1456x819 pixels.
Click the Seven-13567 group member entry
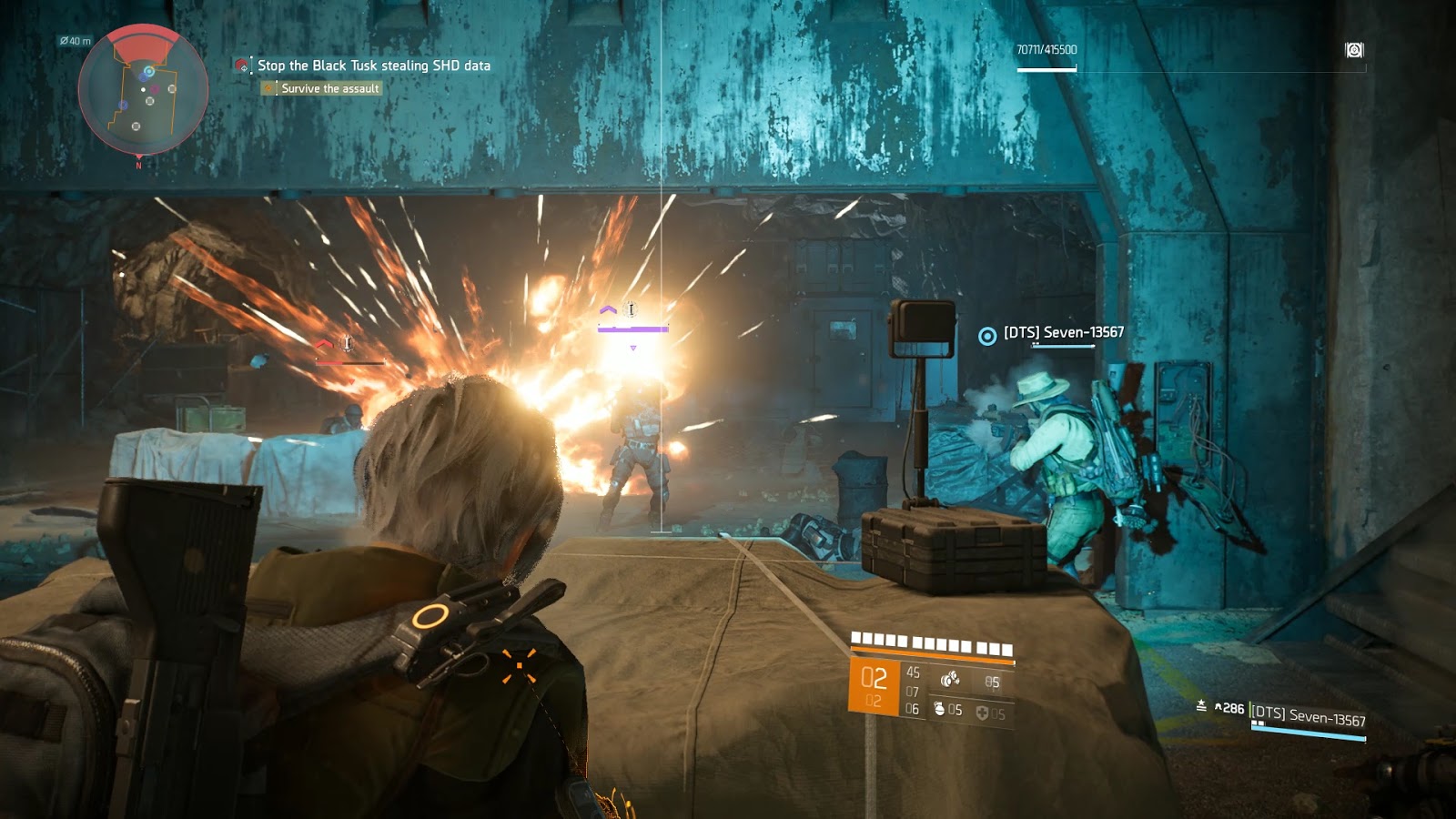coord(1308,717)
